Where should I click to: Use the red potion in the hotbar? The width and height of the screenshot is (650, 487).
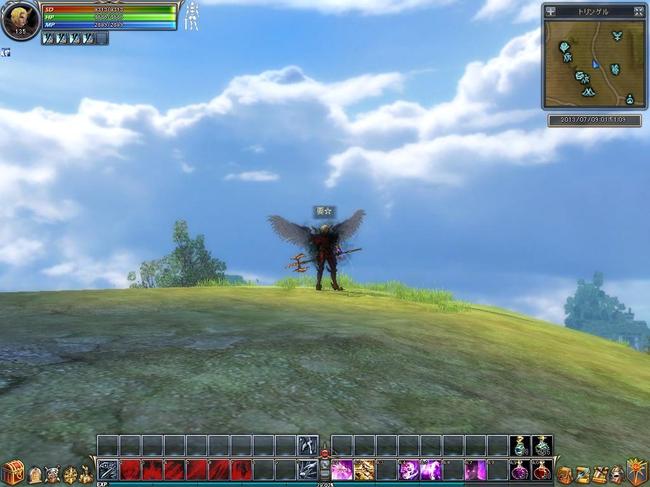(x=541, y=469)
